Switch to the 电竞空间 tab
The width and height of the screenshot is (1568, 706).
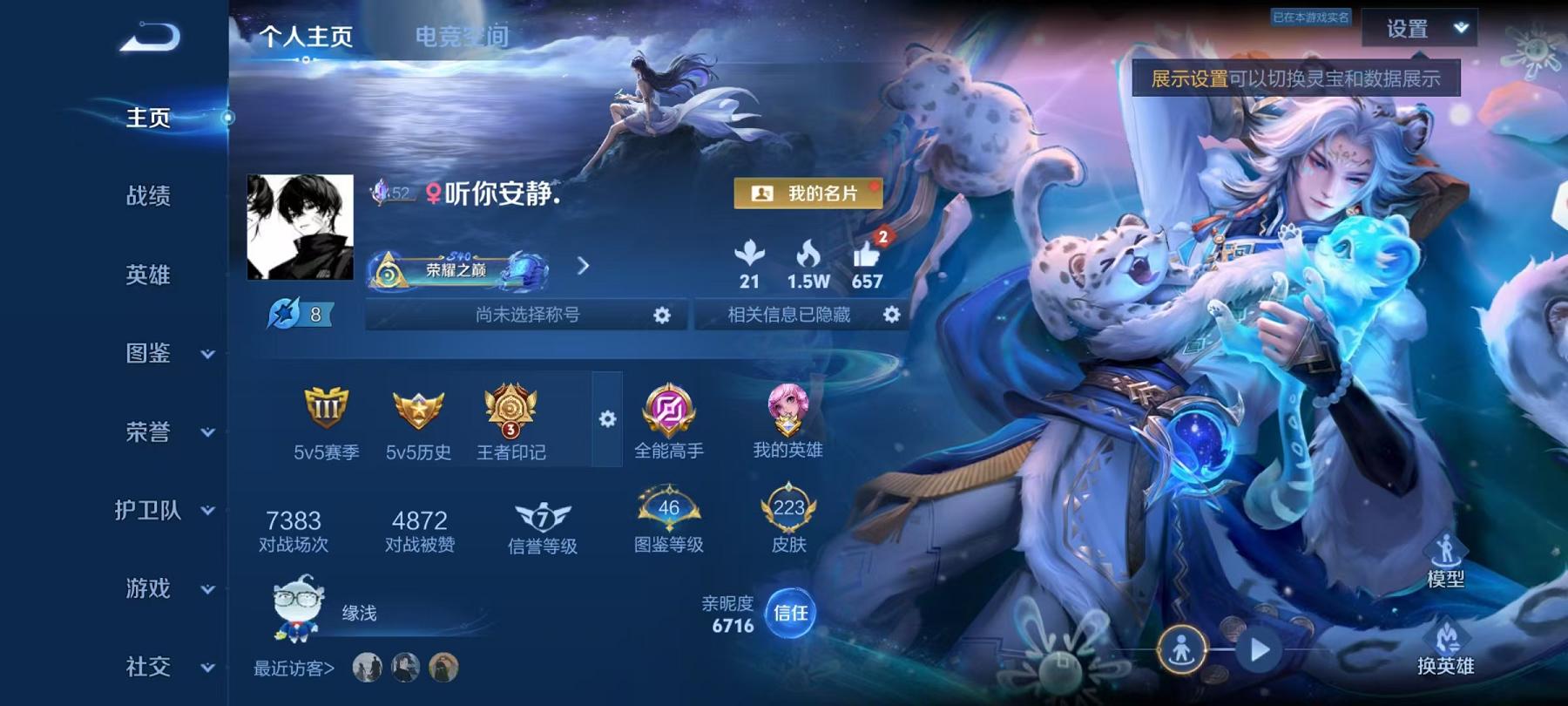point(463,37)
